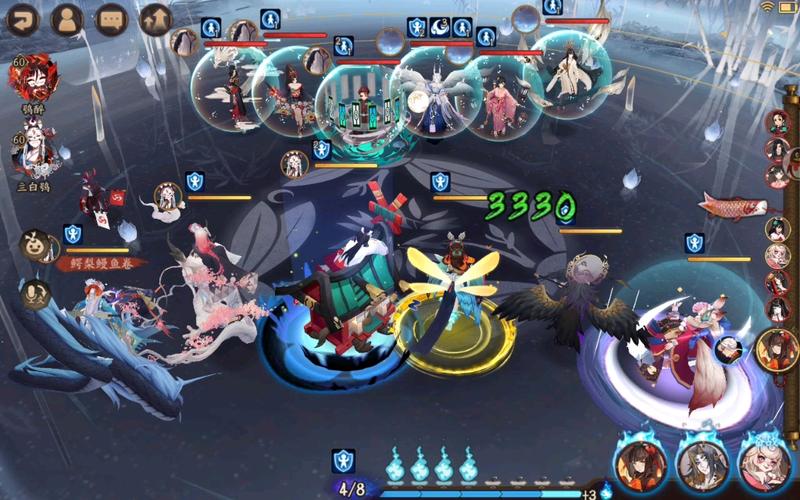Click the double up-arrow button
800x500 pixels.
point(155,19)
